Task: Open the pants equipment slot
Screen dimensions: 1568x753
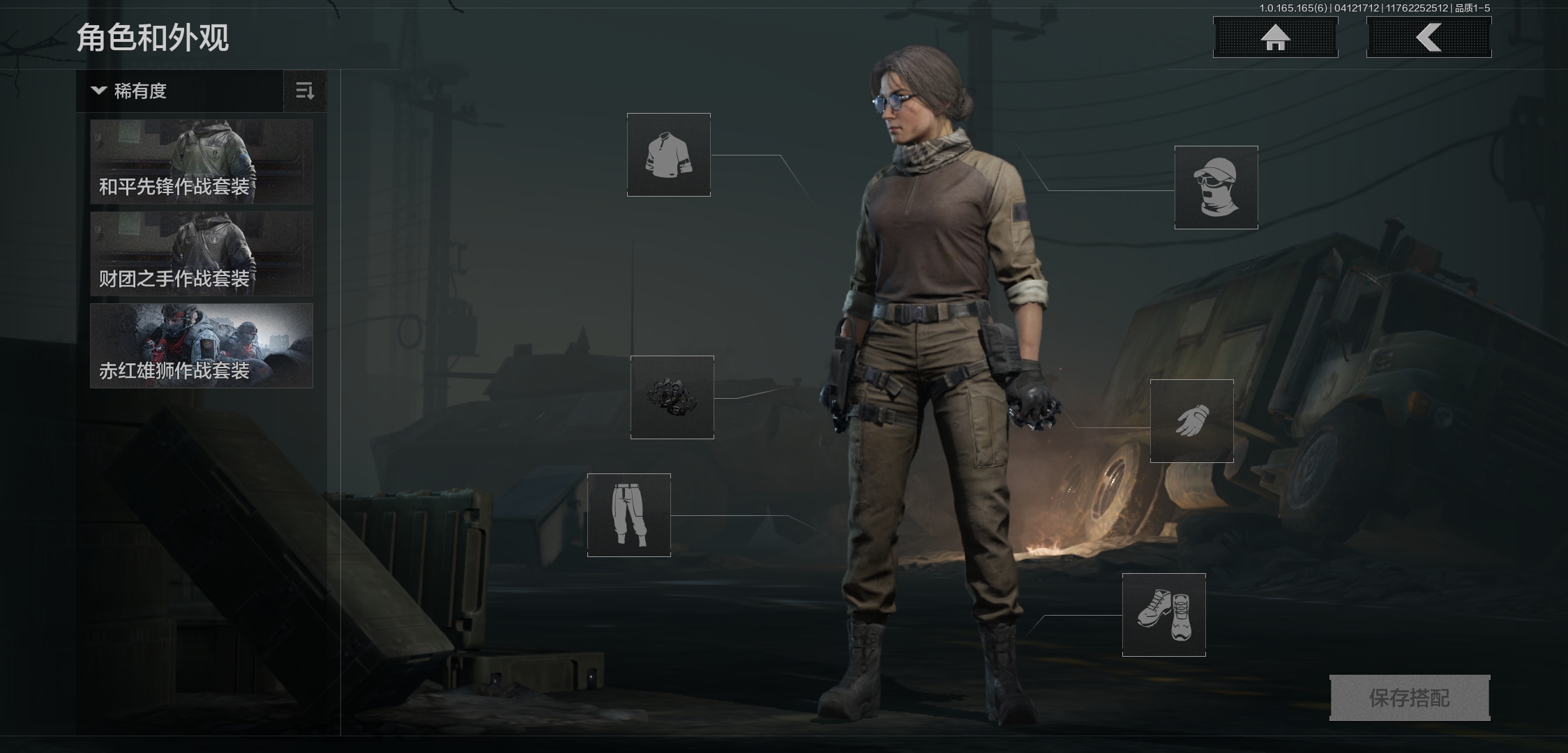Action: click(x=628, y=515)
